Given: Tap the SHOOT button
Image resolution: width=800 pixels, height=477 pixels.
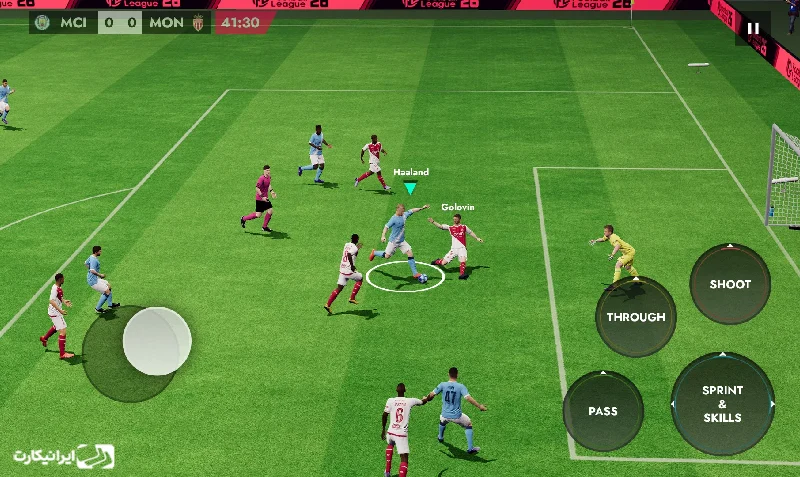Looking at the screenshot, I should [730, 284].
